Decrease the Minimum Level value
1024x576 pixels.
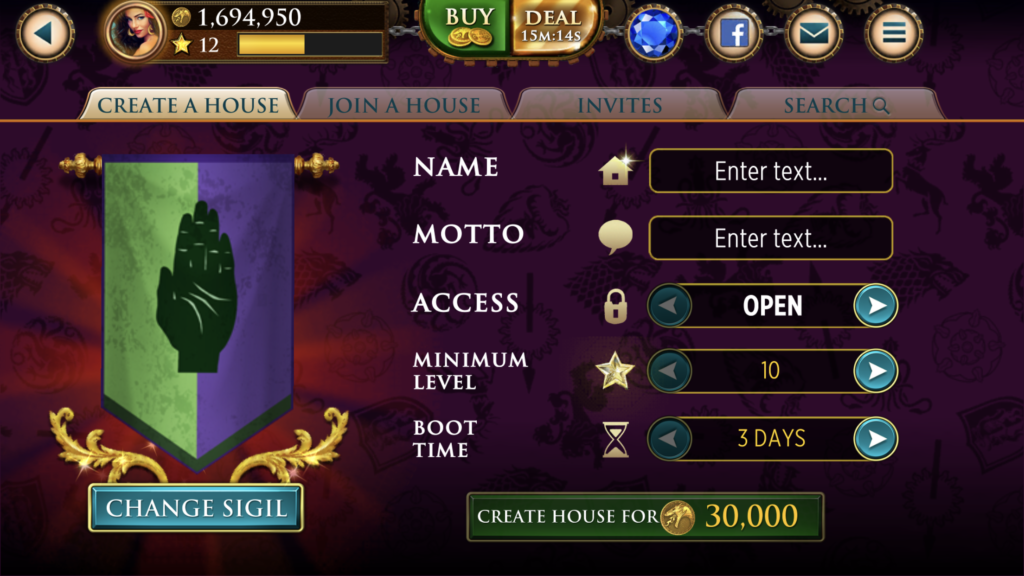coord(670,372)
